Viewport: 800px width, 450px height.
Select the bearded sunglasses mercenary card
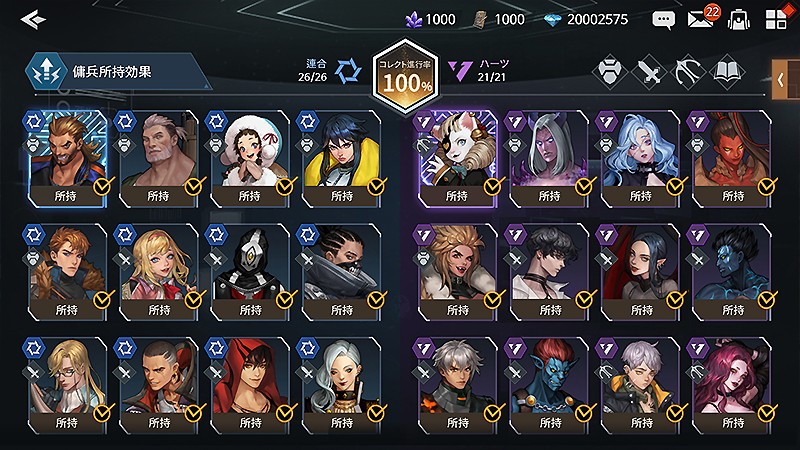pos(66,156)
